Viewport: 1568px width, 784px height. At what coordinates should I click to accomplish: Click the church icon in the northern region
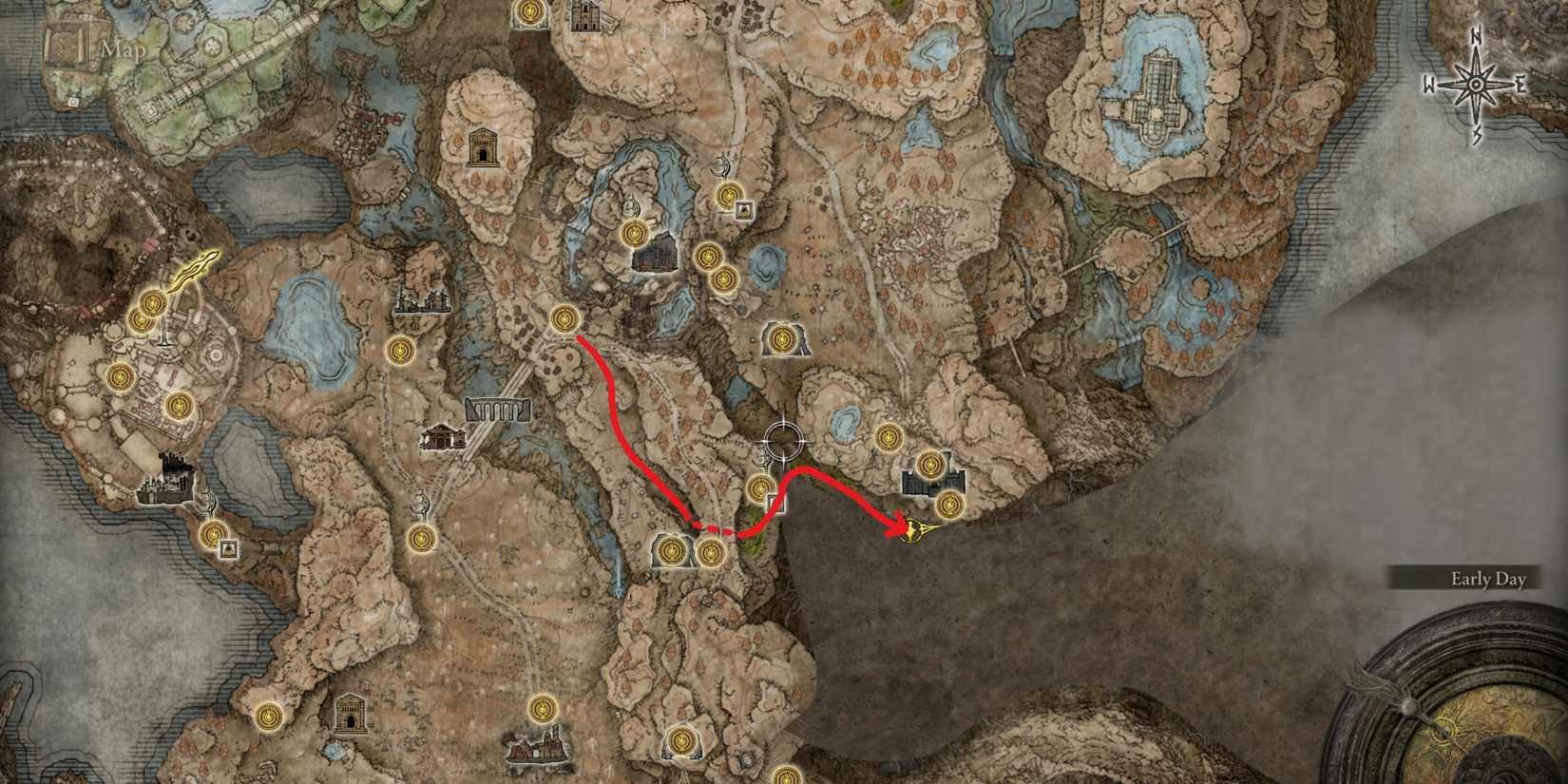click(x=486, y=149)
